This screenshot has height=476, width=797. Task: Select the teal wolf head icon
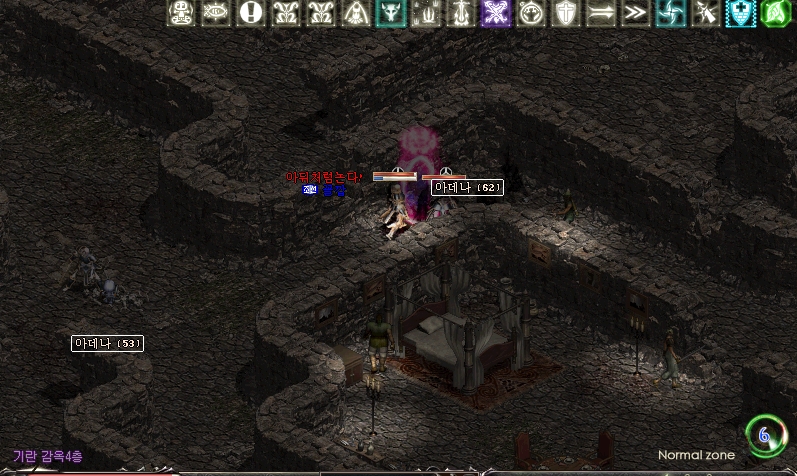(x=390, y=13)
